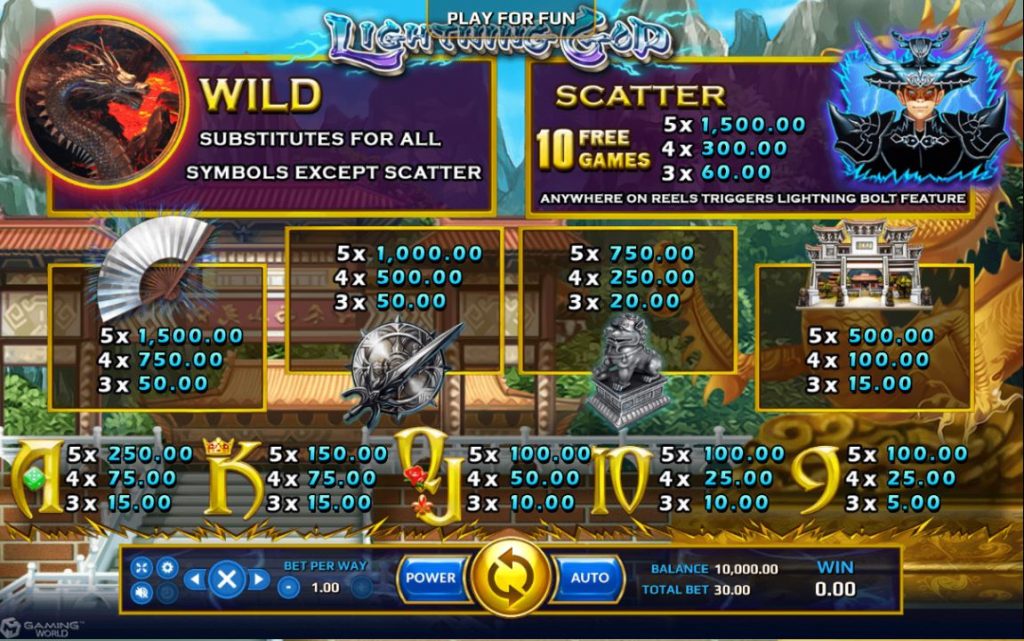Activate the POWER button
The image size is (1024, 641).
point(431,578)
